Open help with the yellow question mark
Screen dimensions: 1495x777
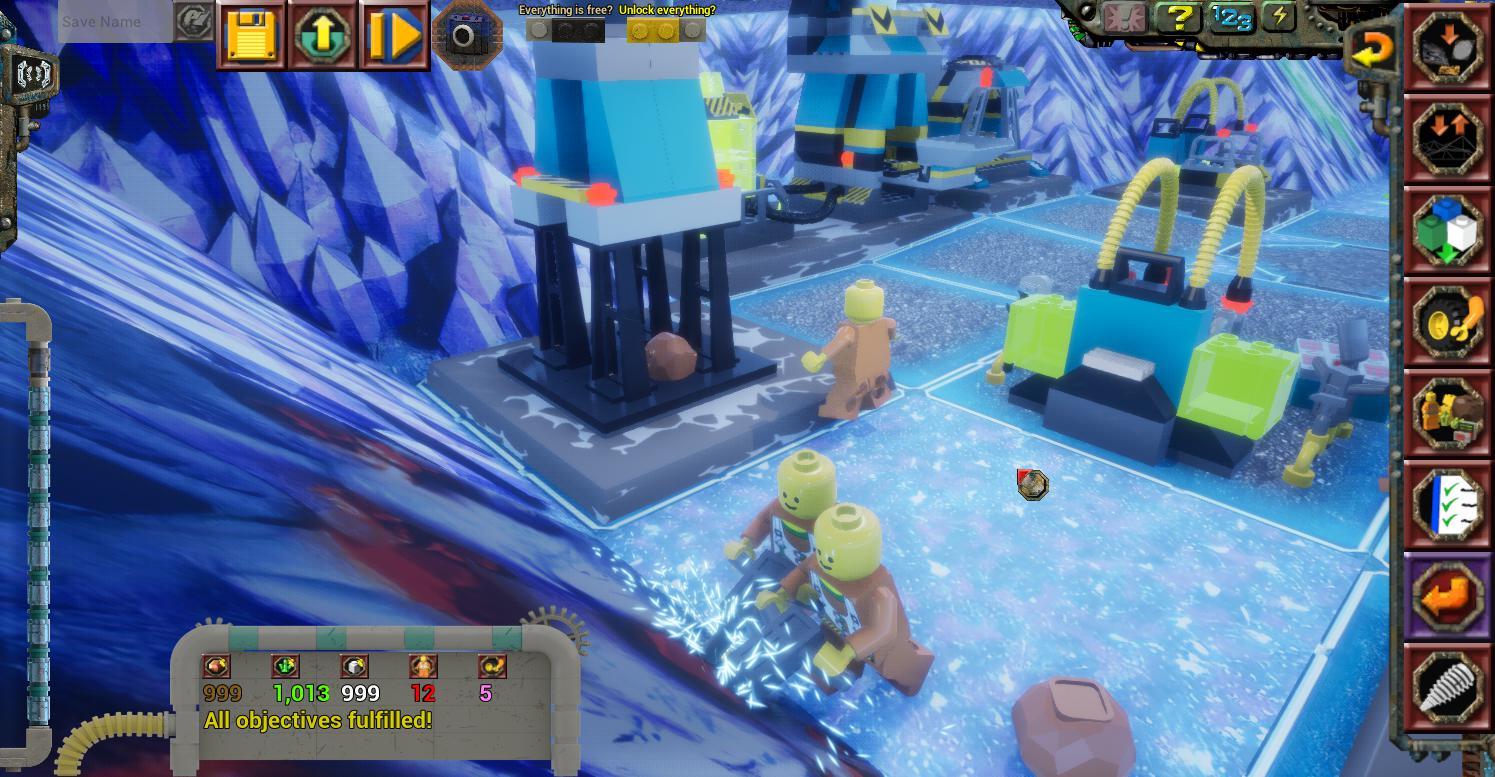(x=1177, y=18)
